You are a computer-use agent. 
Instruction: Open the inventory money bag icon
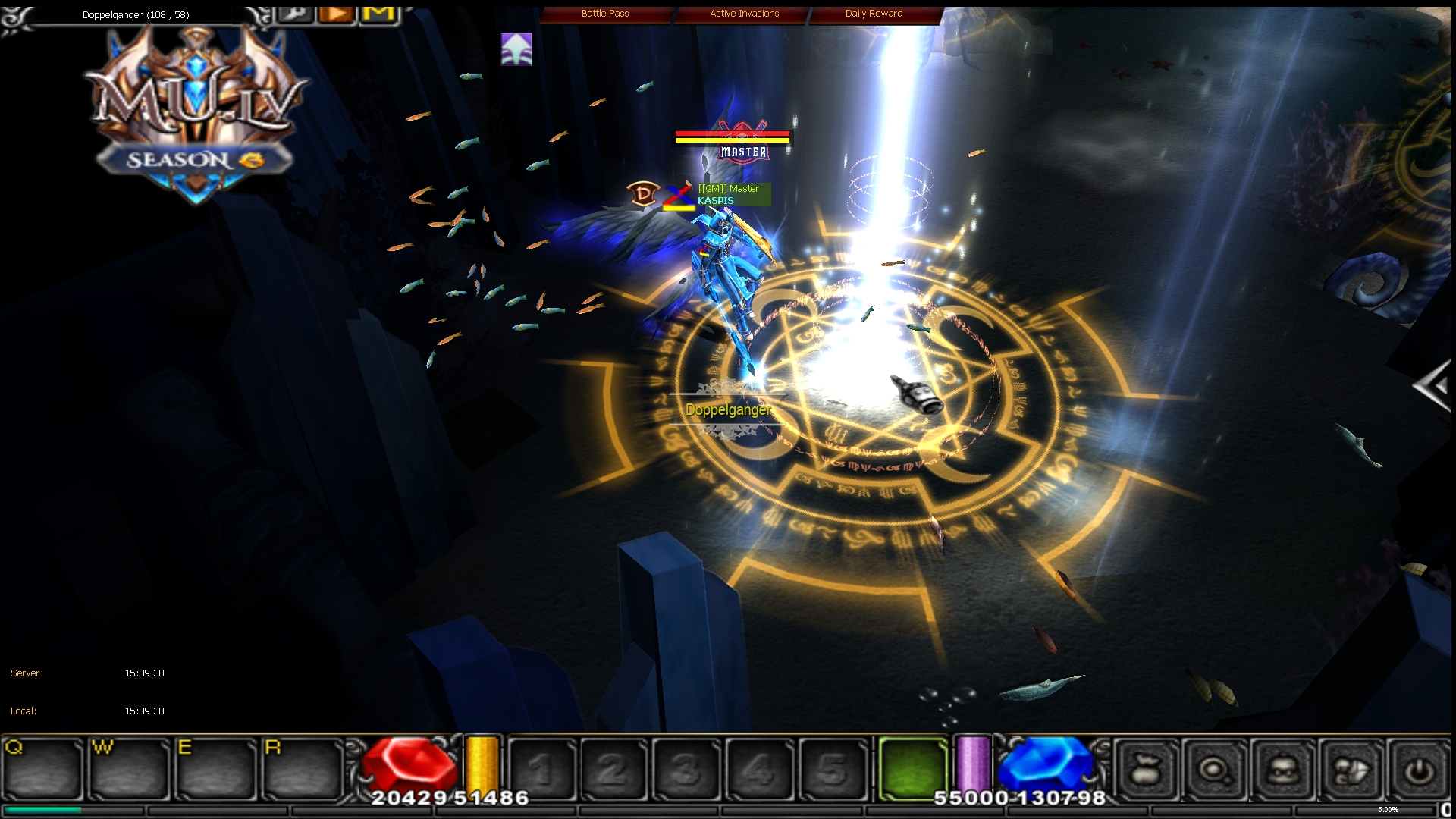click(1147, 768)
